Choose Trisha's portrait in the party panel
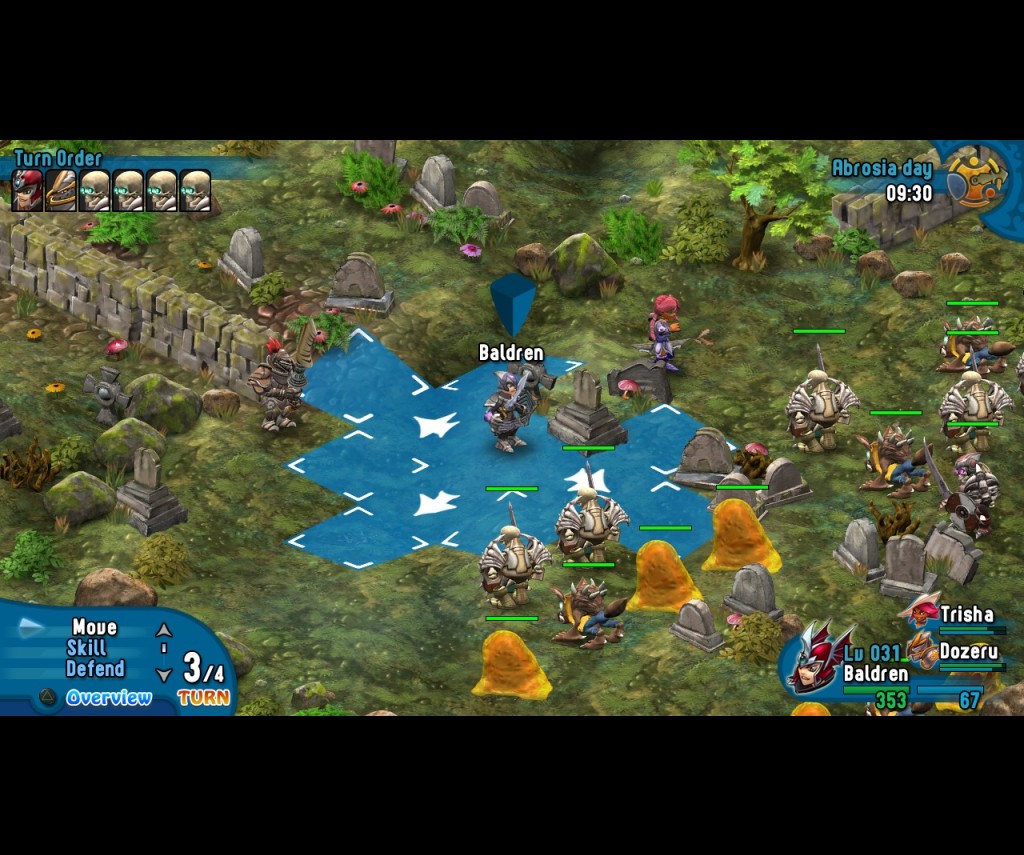 [920, 610]
